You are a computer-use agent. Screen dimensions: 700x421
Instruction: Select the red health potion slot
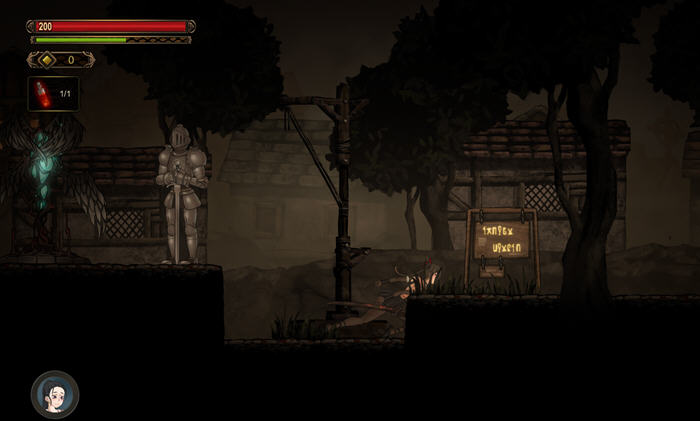coord(53,94)
